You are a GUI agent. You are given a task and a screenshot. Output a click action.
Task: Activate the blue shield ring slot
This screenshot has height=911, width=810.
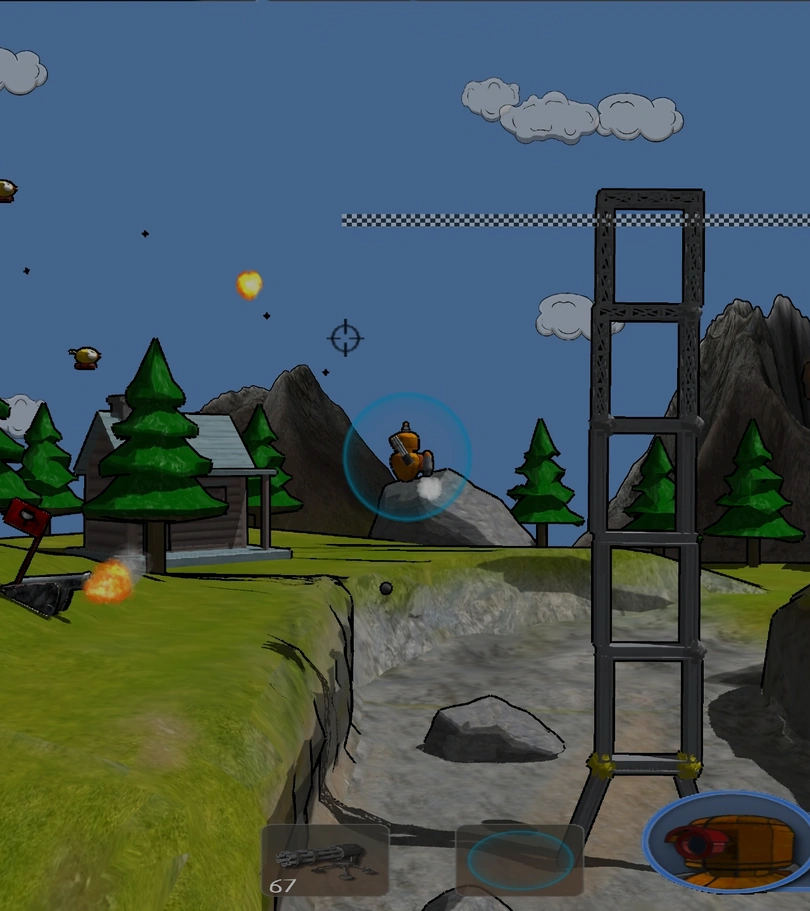coord(520,860)
